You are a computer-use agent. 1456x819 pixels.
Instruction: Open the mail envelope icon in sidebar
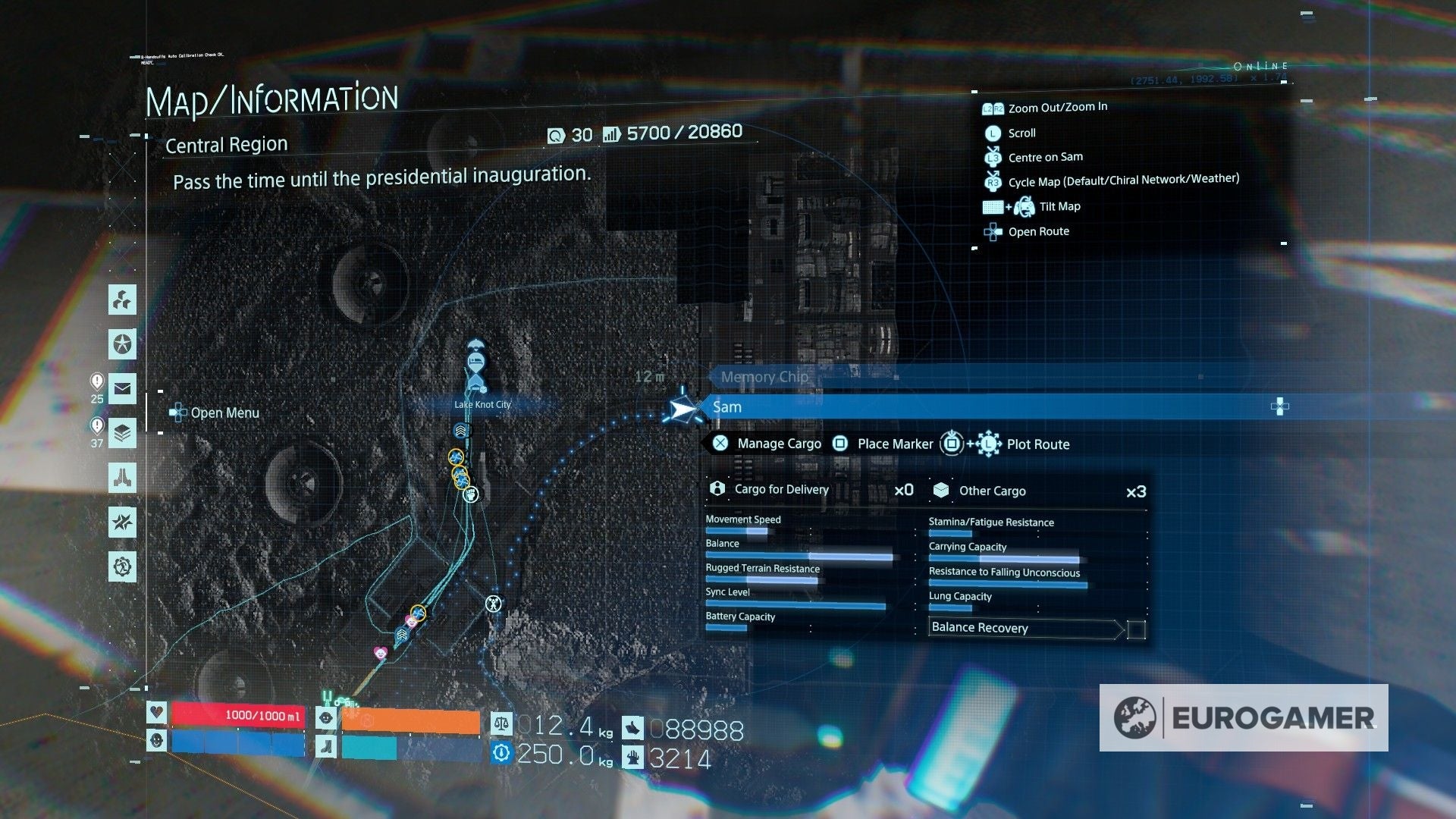123,389
